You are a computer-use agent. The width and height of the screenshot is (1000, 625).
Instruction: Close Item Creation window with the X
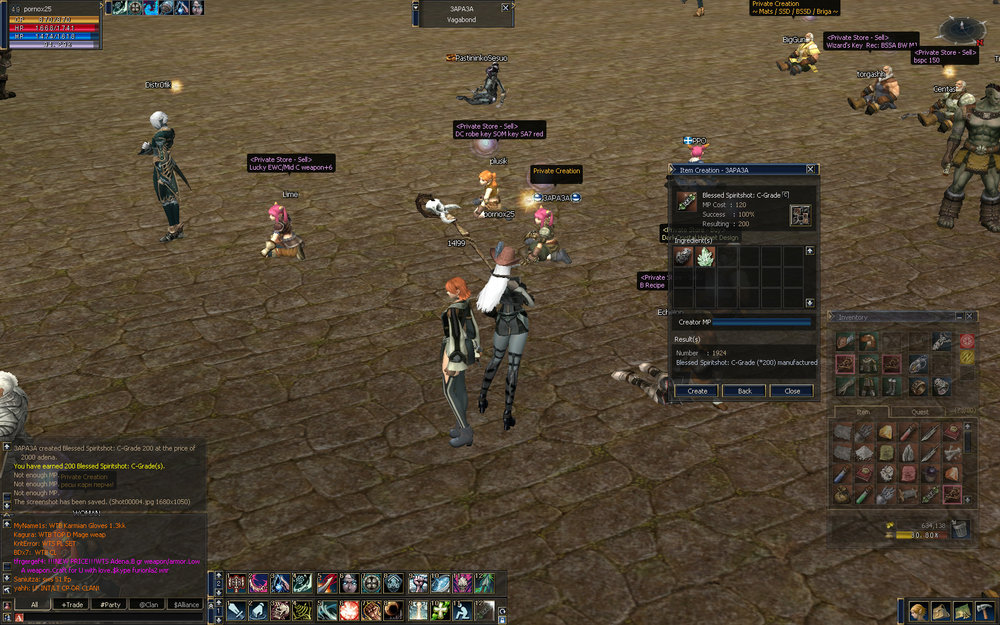[x=810, y=170]
